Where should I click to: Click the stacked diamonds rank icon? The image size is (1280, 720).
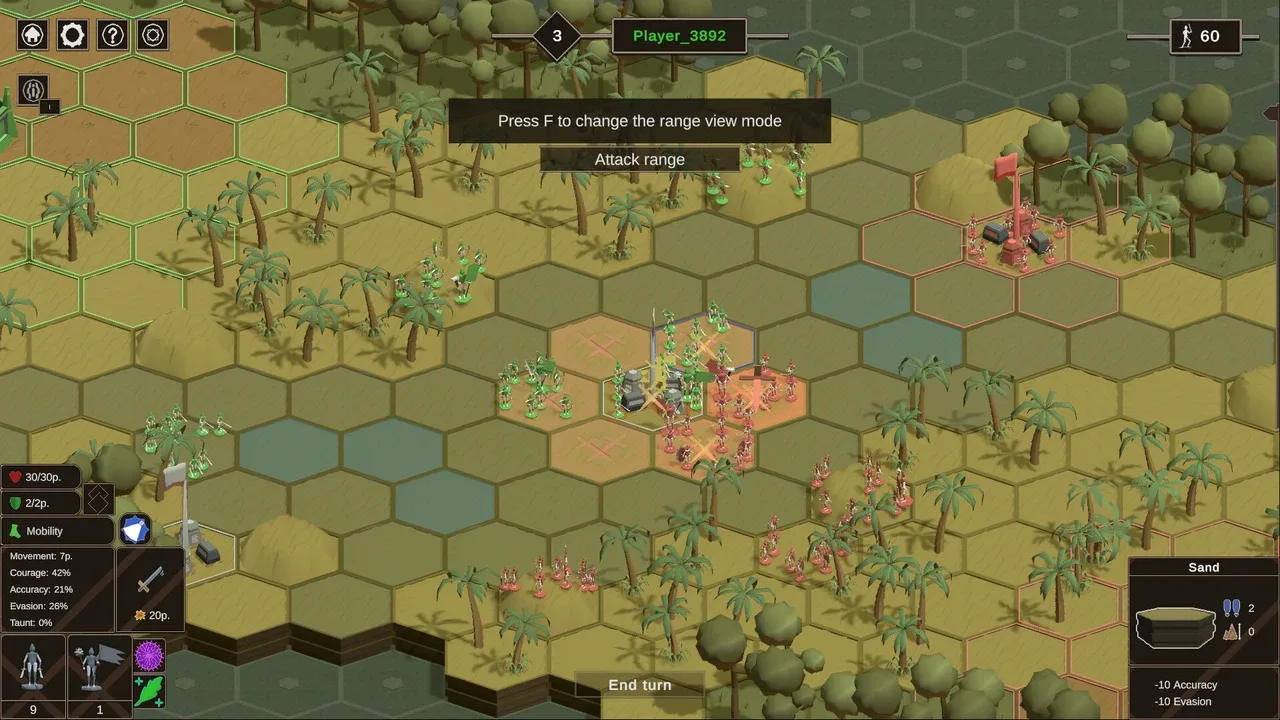click(98, 499)
